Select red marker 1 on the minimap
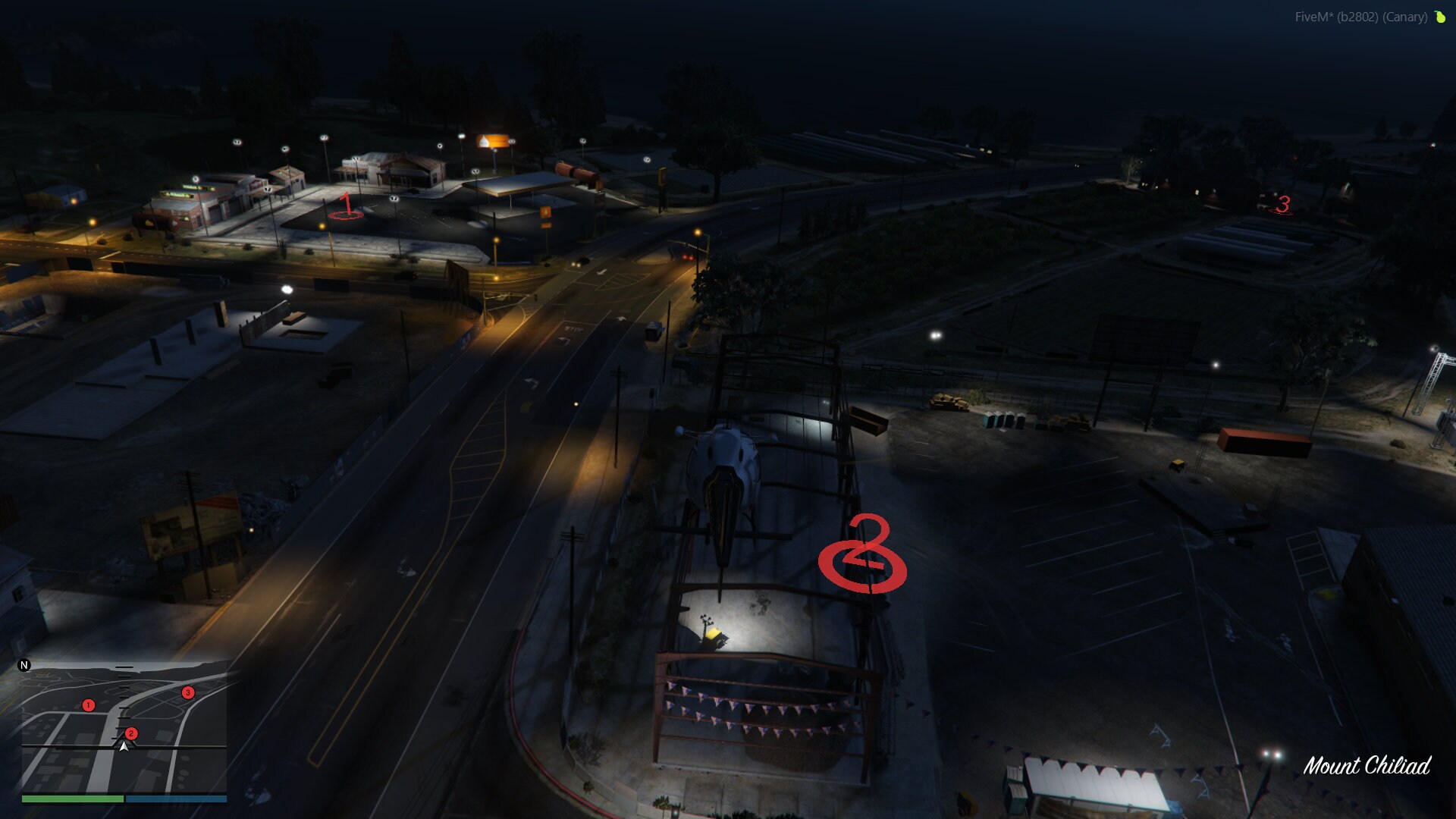This screenshot has height=819, width=1456. point(89,704)
